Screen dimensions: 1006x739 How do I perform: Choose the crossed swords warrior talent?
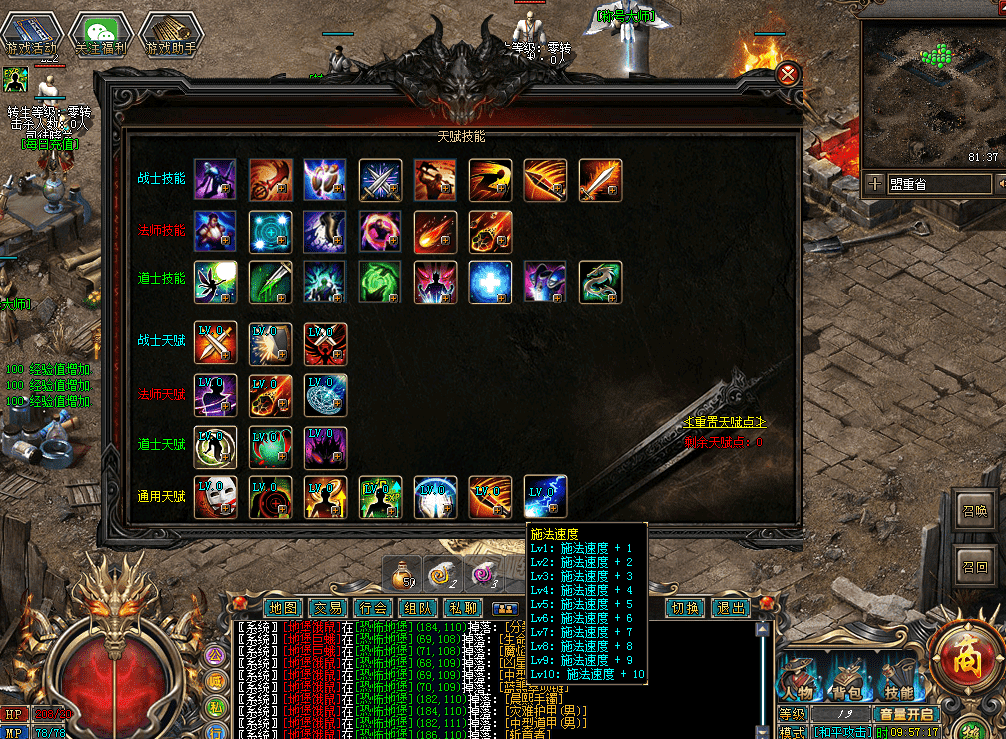pyautogui.click(x=216, y=343)
